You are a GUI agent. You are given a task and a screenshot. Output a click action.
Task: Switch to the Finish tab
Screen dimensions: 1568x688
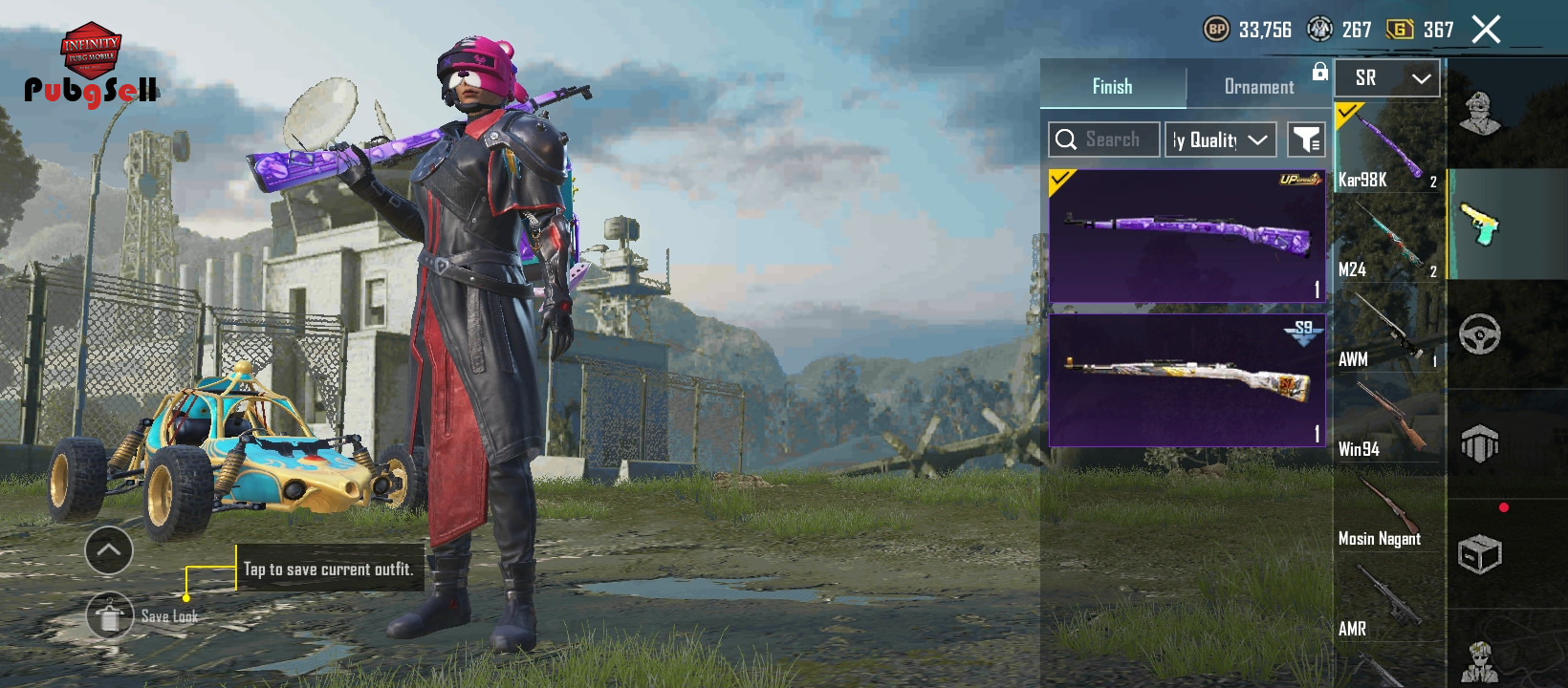coord(1113,87)
